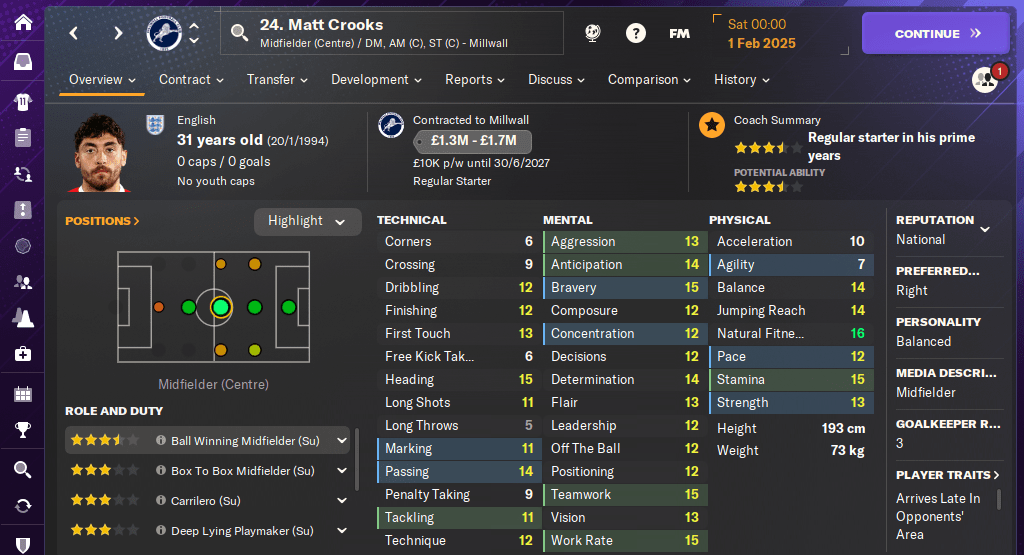1024x555 pixels.
Task: Open the Contract tab menu
Action: pyautogui.click(x=191, y=80)
